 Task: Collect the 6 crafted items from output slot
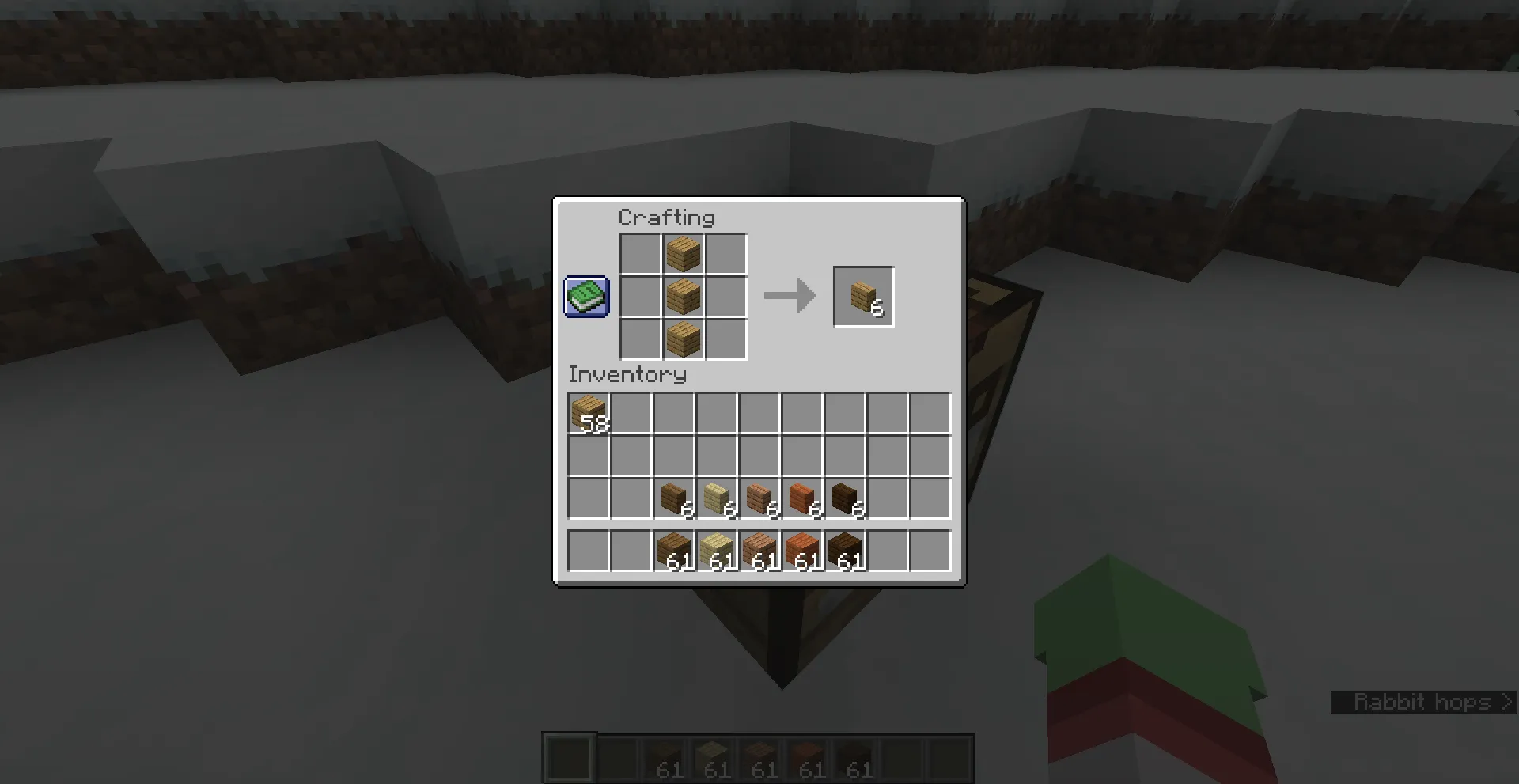coord(862,297)
